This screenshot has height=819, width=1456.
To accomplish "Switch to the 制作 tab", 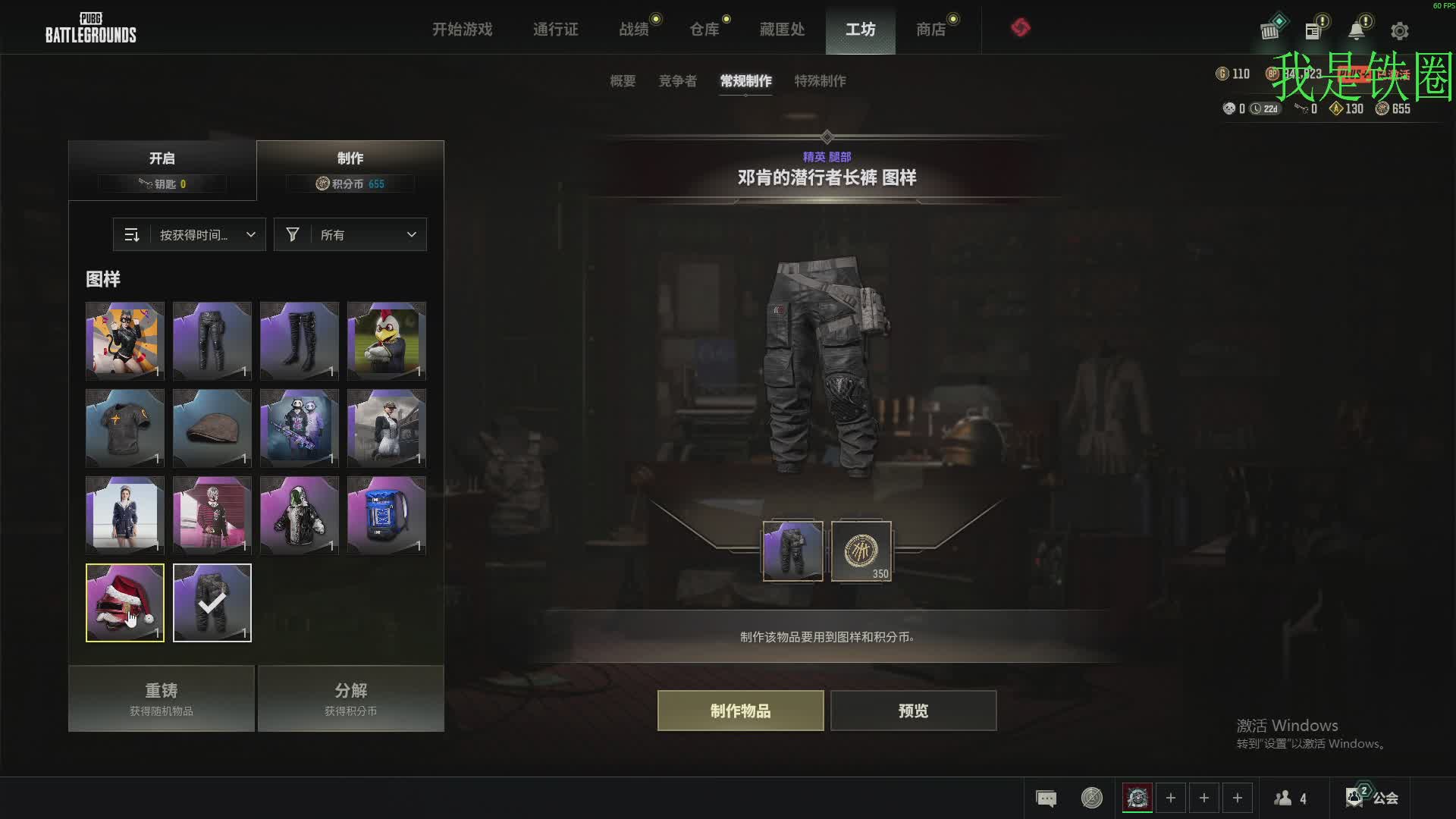I will pos(350,170).
